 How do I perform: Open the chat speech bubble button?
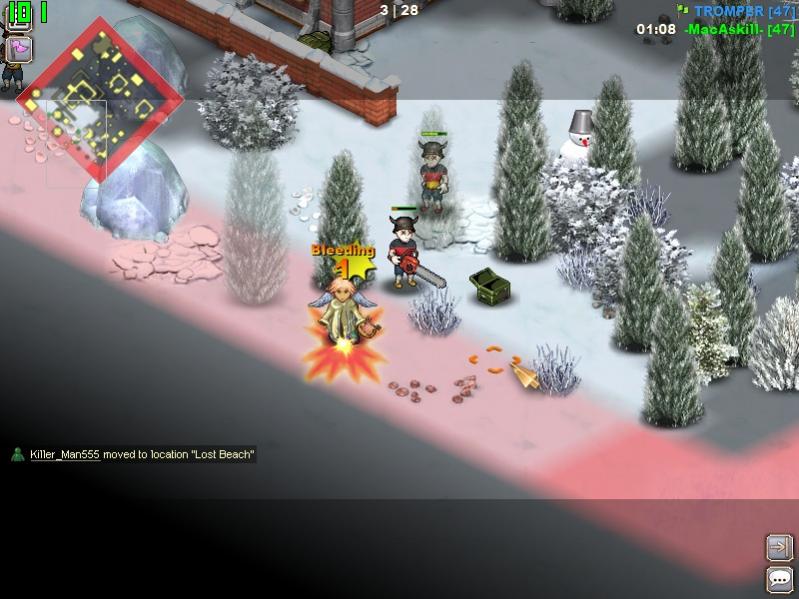click(779, 579)
